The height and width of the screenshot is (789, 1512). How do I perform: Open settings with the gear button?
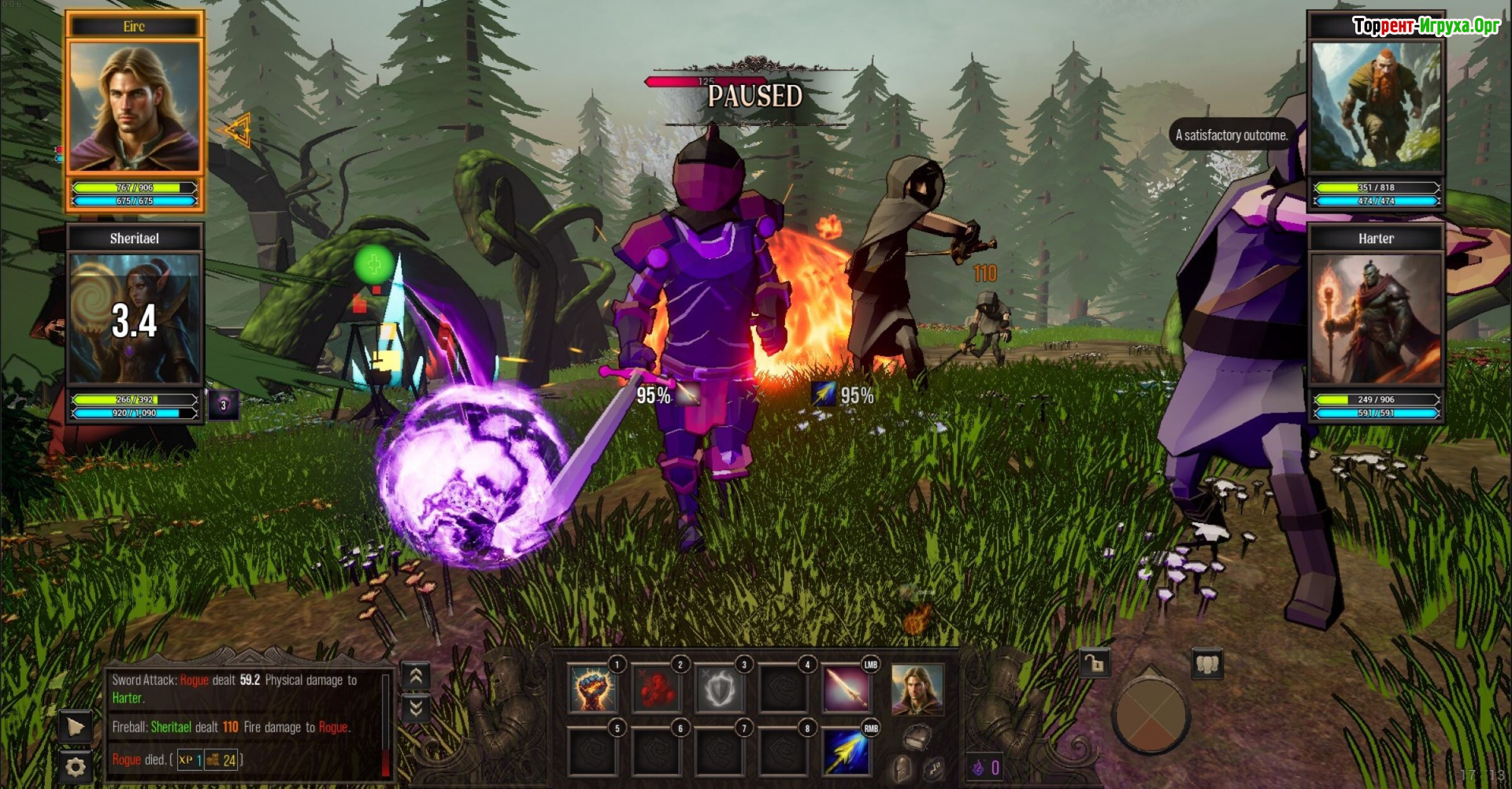[76, 766]
